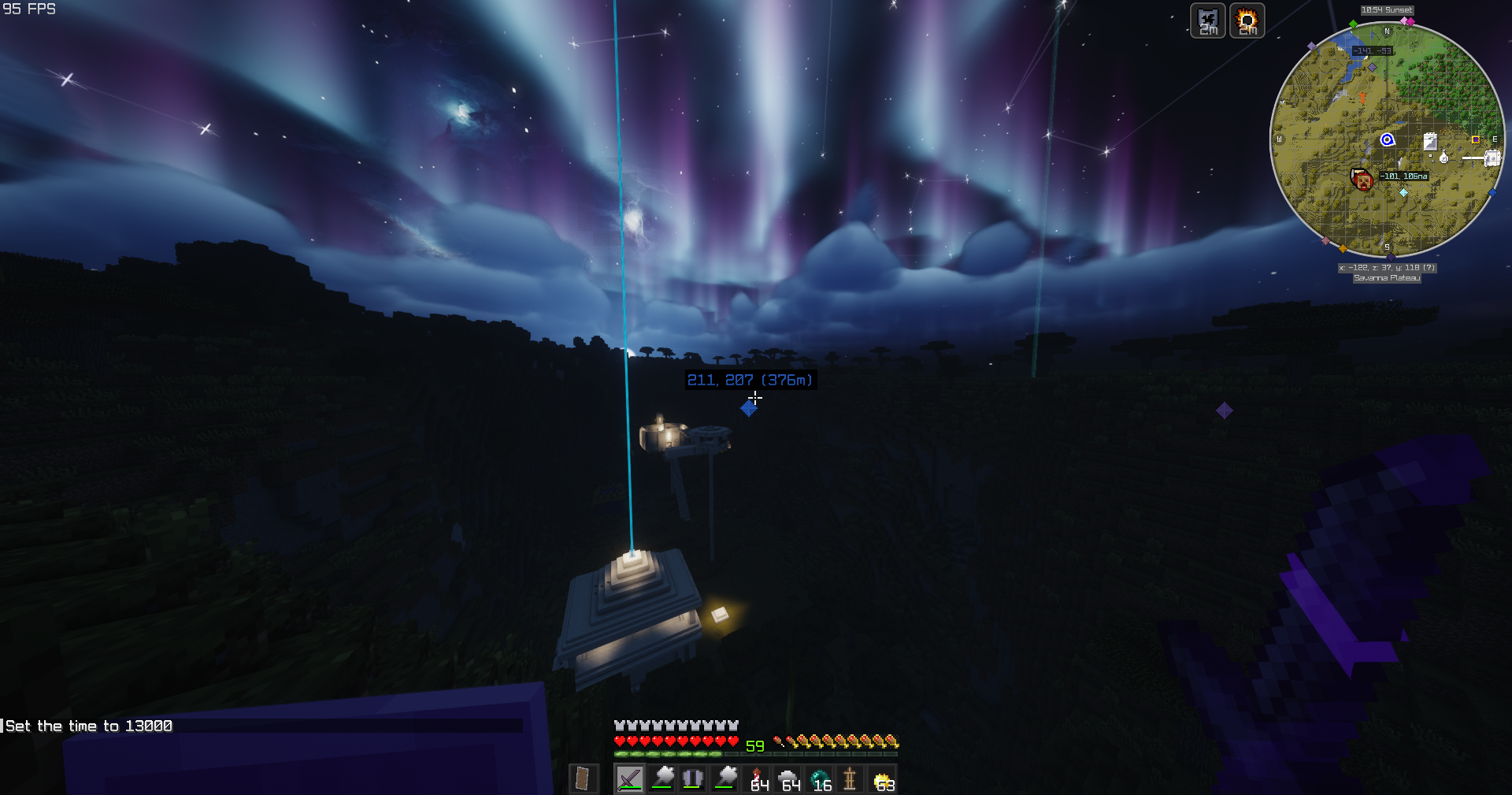Click the coordinate readout under the minimap
The height and width of the screenshot is (795, 1512).
1387,268
